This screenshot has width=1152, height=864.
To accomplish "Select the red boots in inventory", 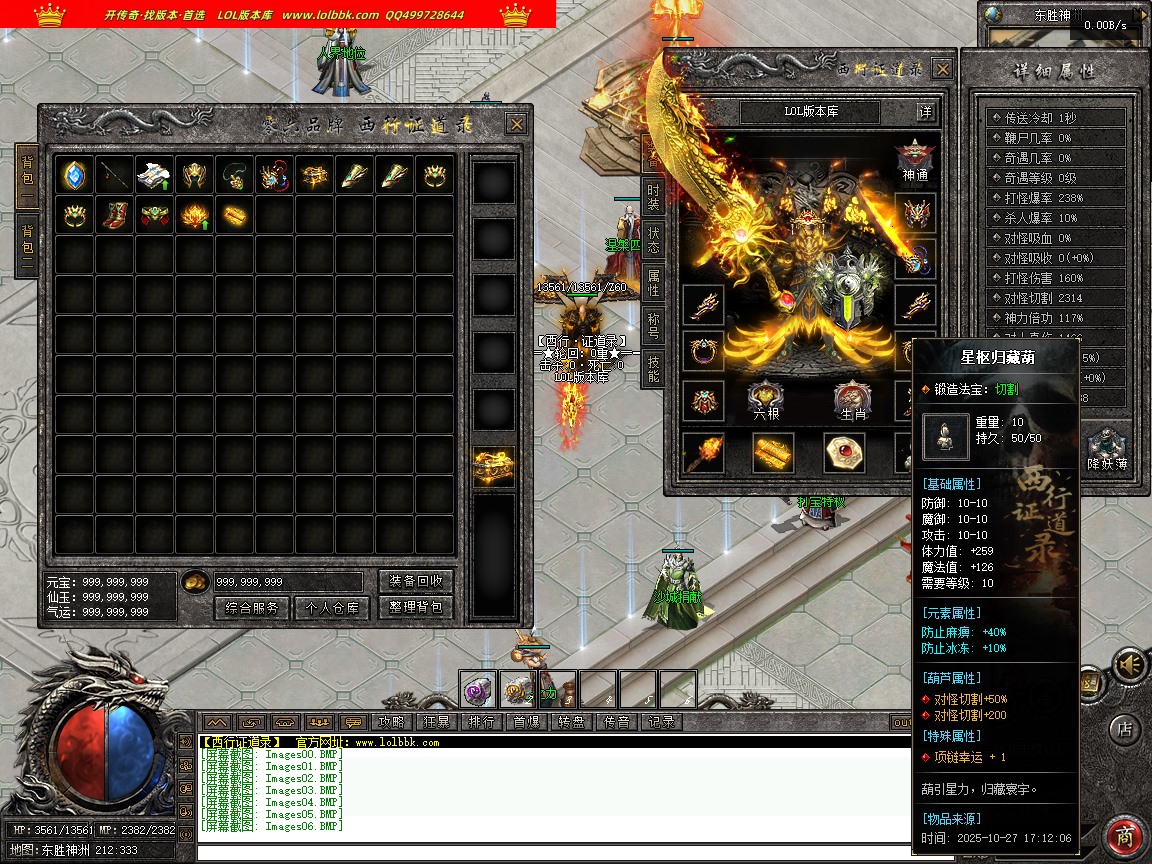I will point(115,215).
